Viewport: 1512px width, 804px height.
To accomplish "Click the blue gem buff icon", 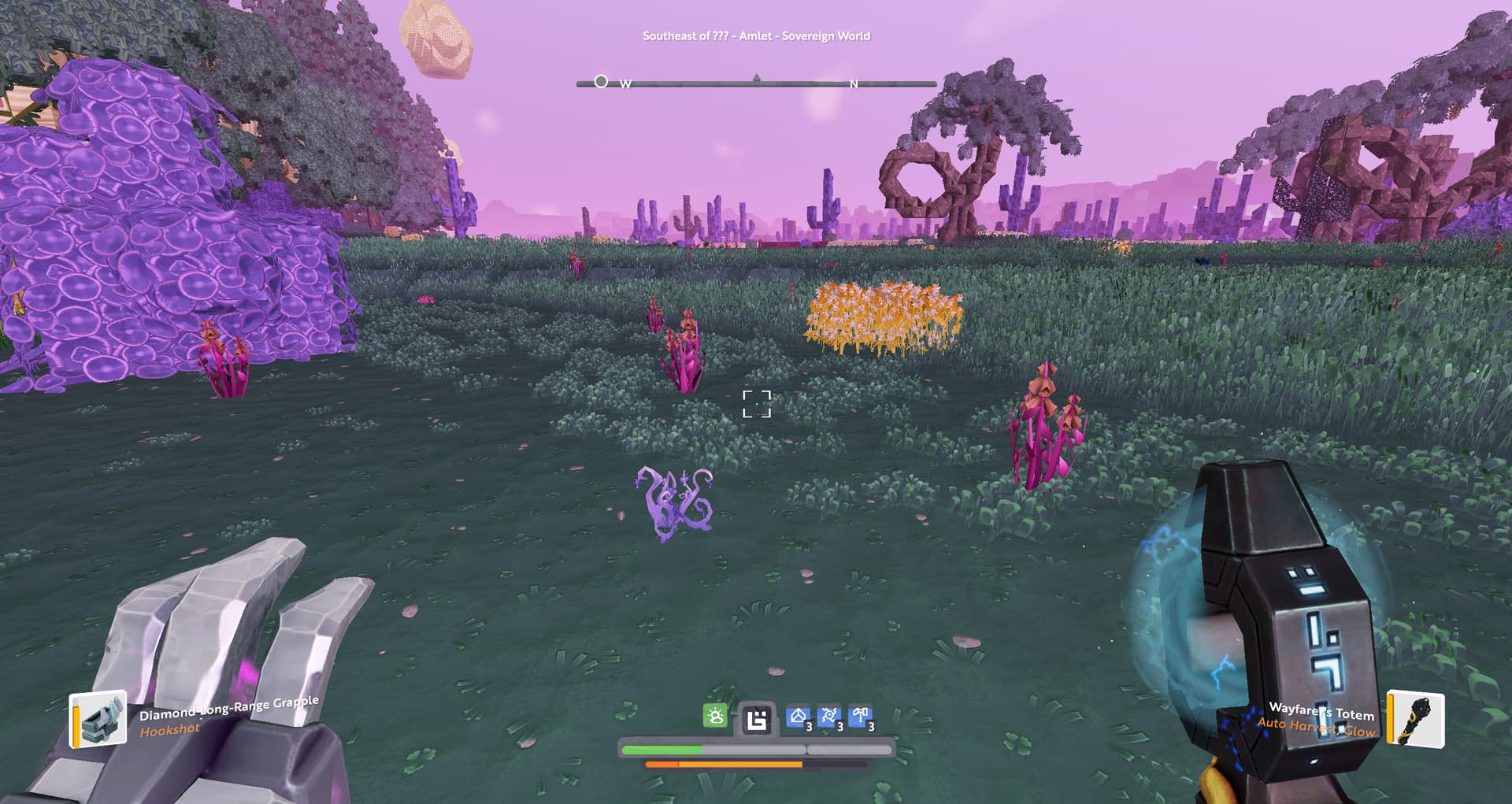I will tap(799, 717).
